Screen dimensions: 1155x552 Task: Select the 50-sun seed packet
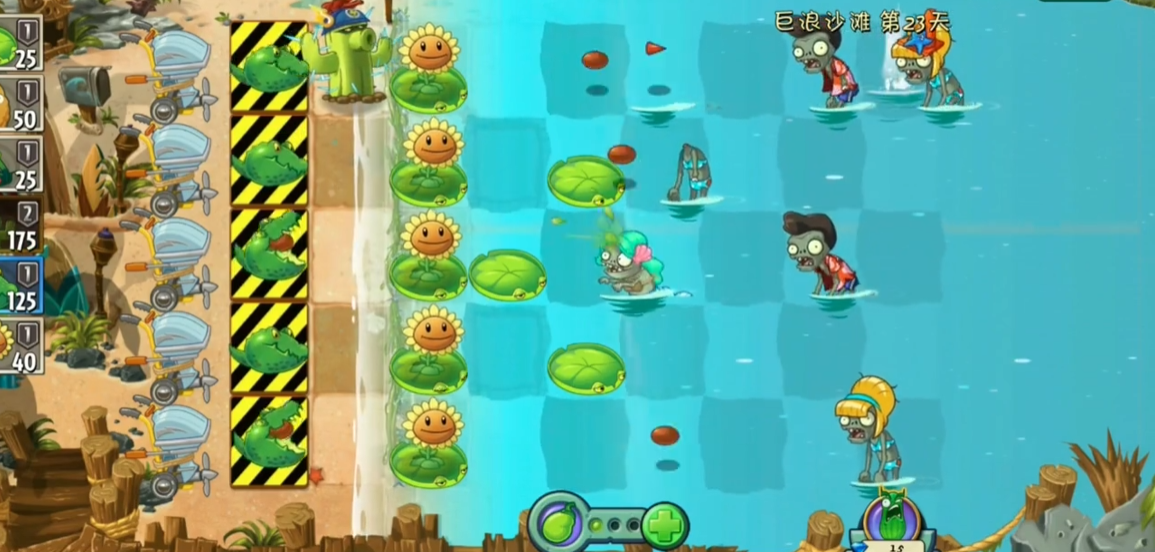click(18, 102)
